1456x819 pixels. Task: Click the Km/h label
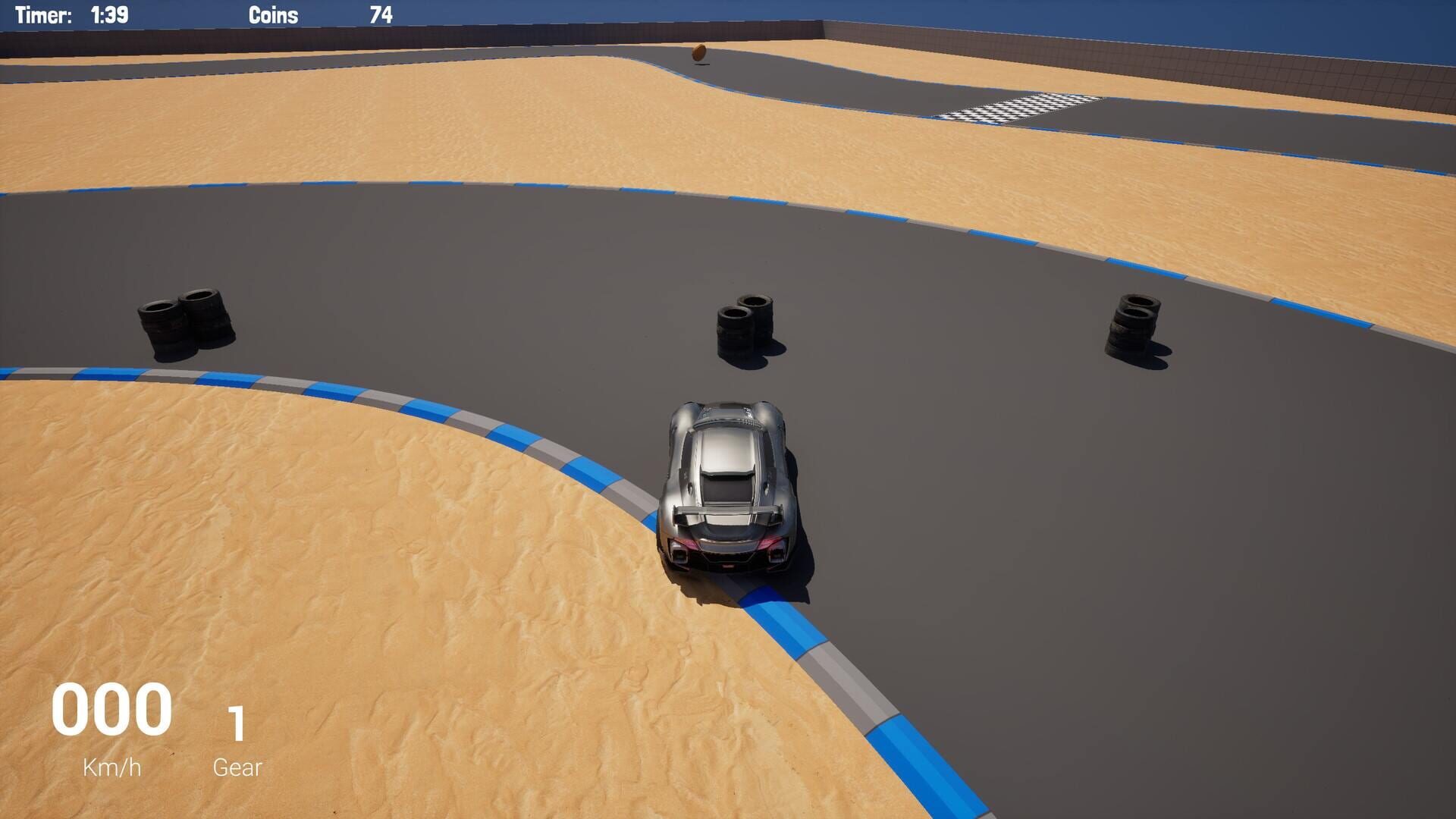(111, 766)
